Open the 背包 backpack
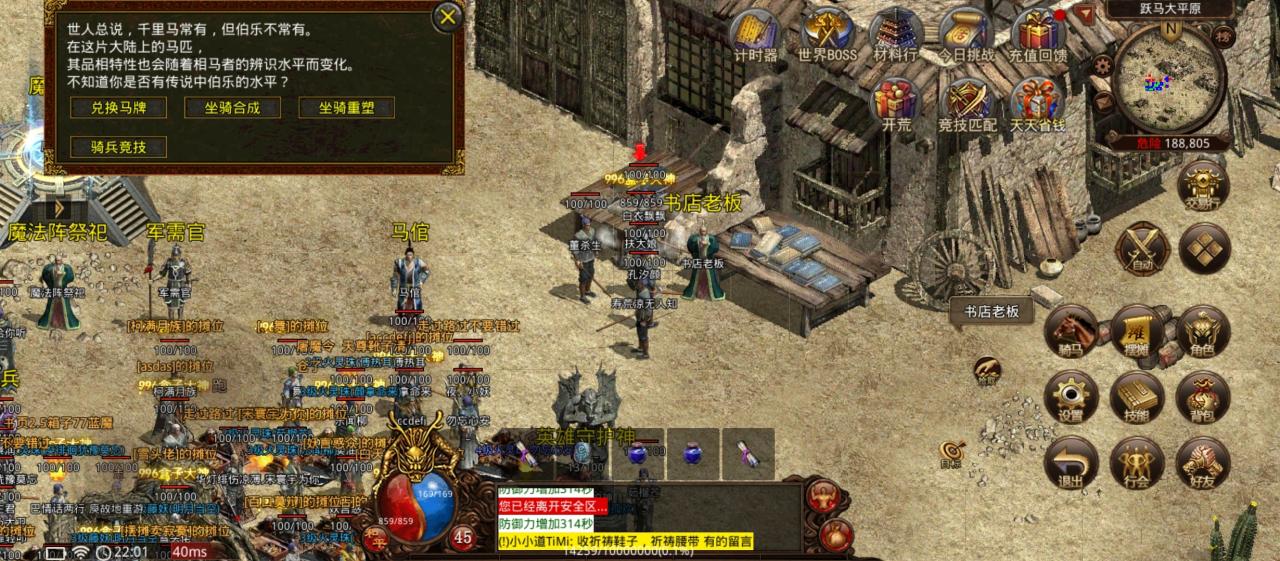Screen dimensions: 1280x561 (x=1203, y=397)
